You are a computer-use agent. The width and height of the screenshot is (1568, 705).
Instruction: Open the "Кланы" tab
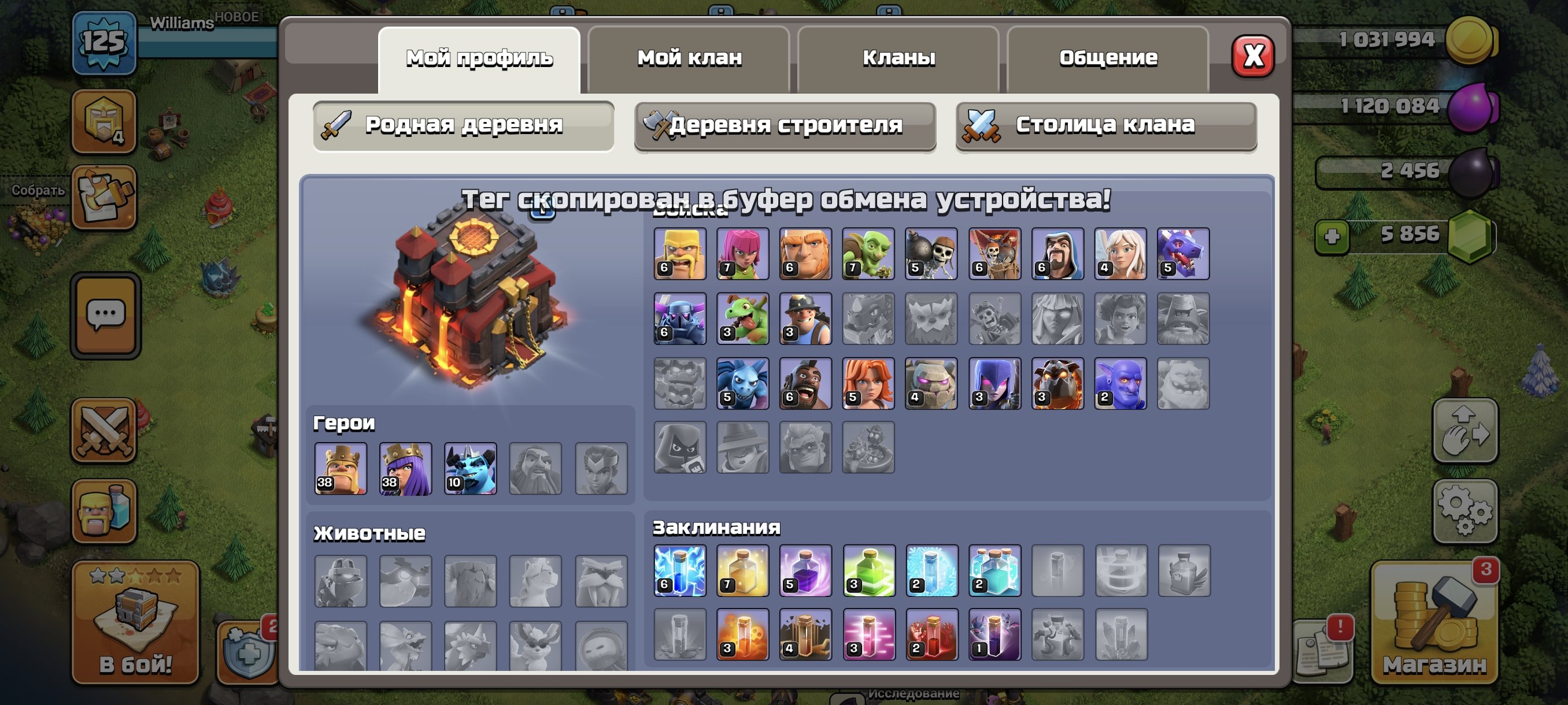coord(899,58)
